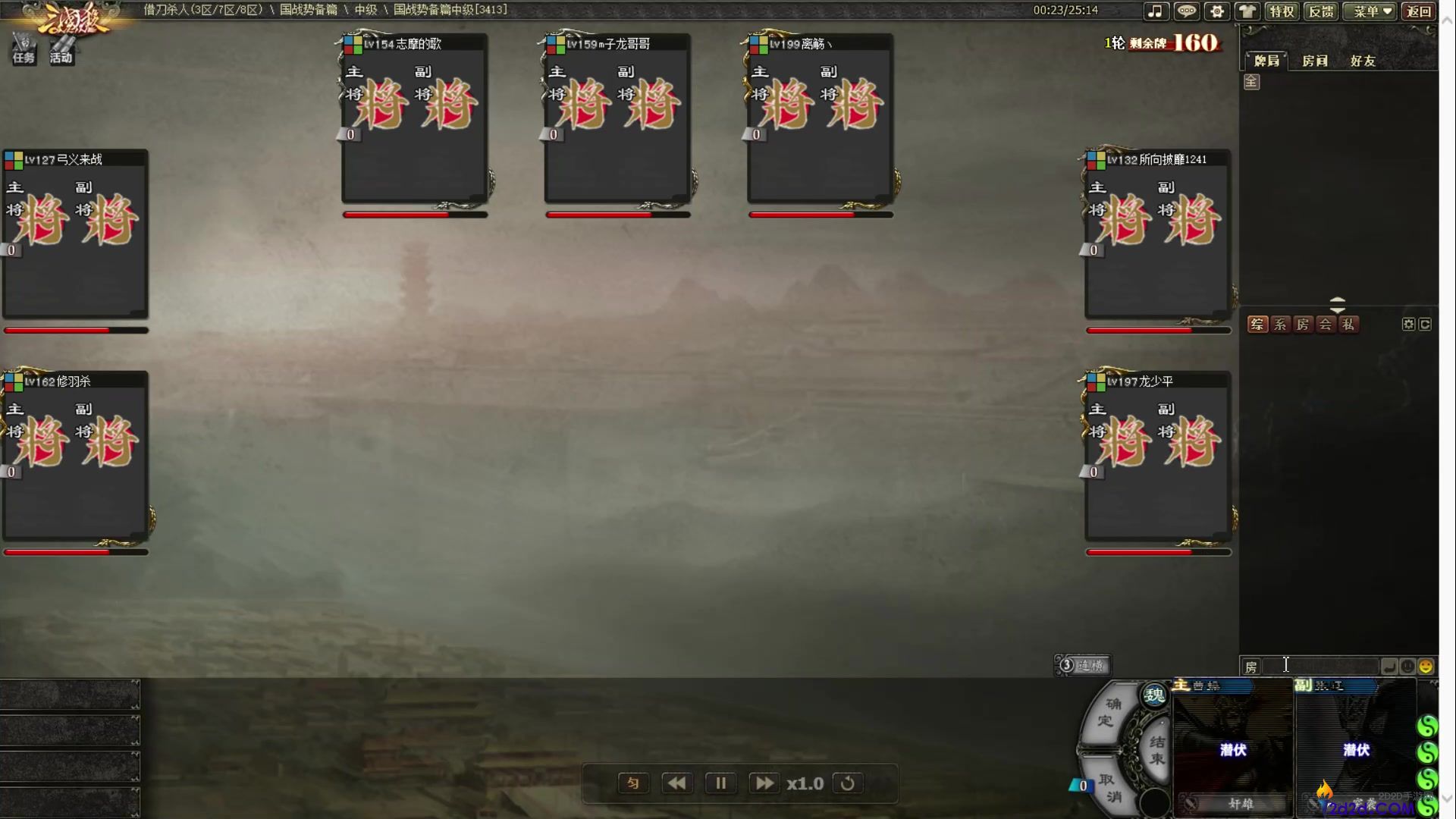Open the gear settings icon in top bar

tap(1217, 11)
